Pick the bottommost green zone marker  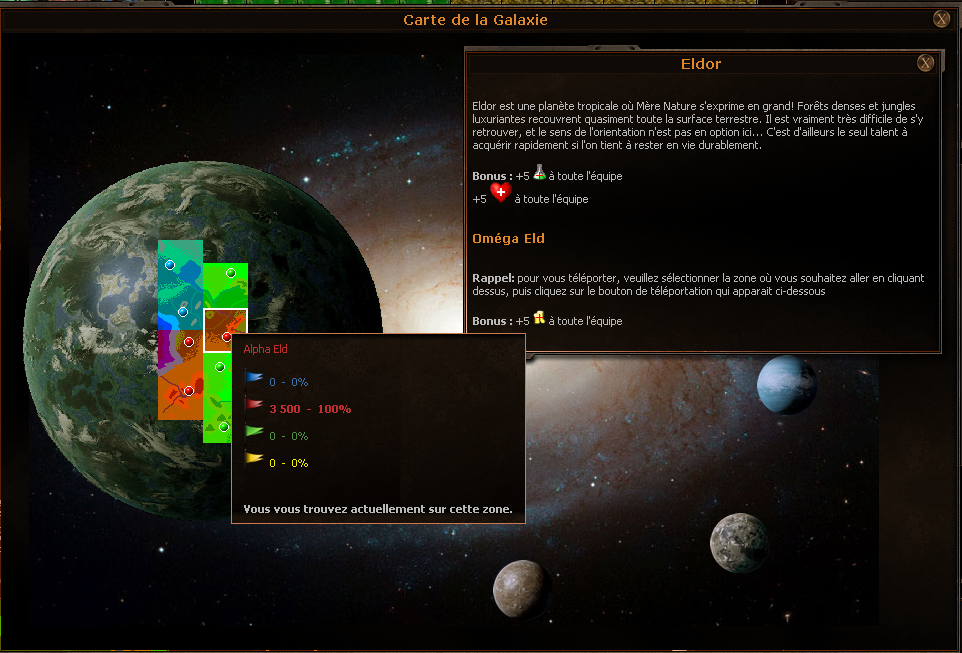click(224, 427)
